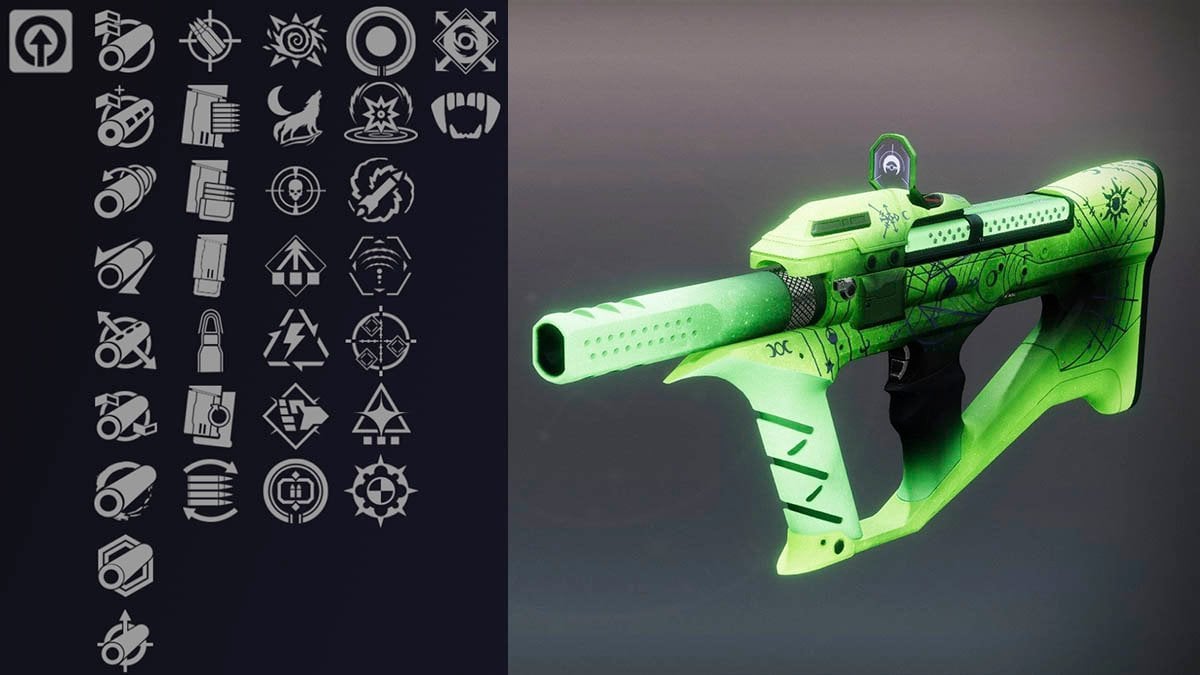1200x675 pixels.
Task: Select the punching fist diamond perk
Action: [x=295, y=415]
